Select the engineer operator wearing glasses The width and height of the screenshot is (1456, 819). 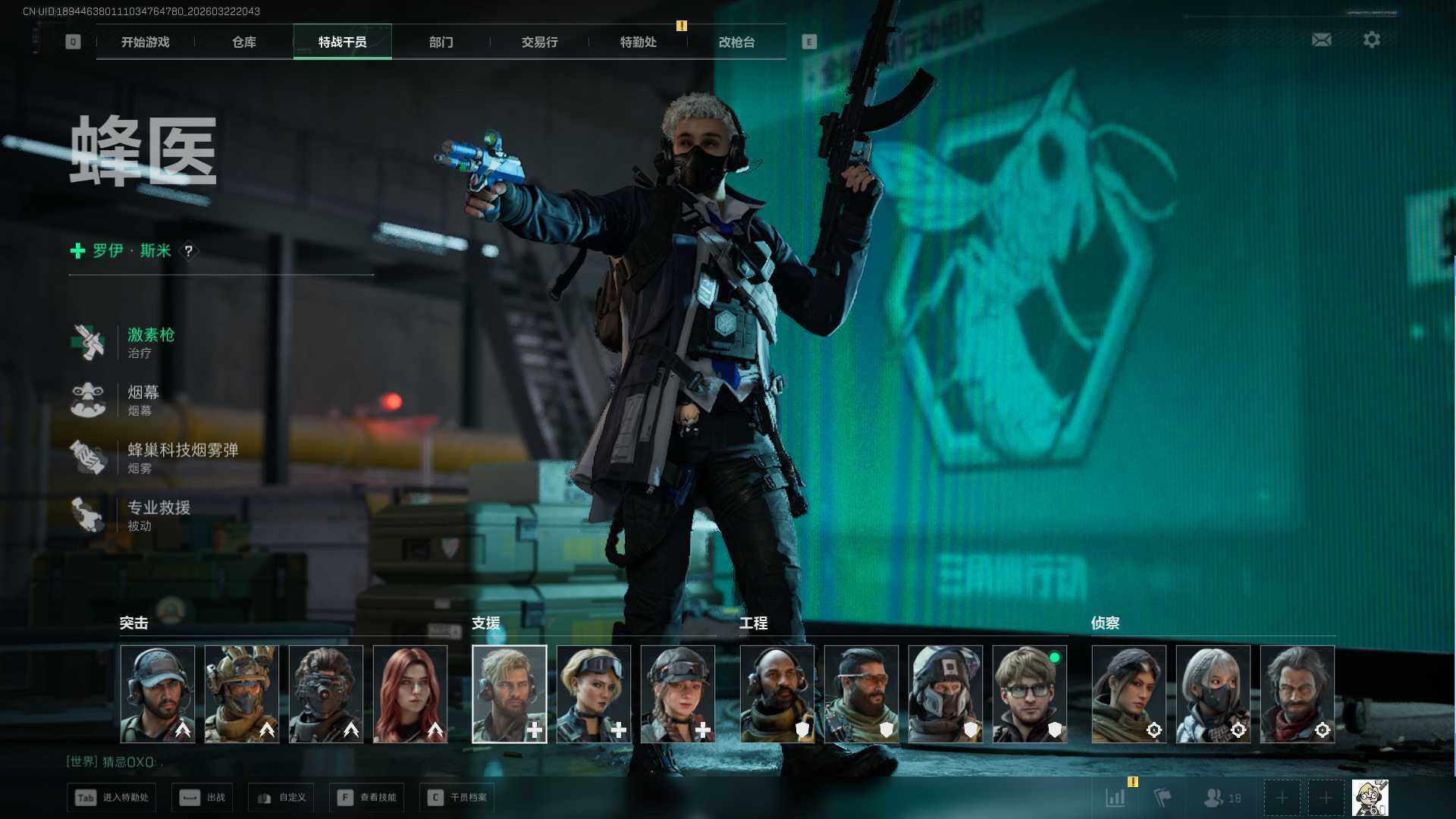[1029, 693]
